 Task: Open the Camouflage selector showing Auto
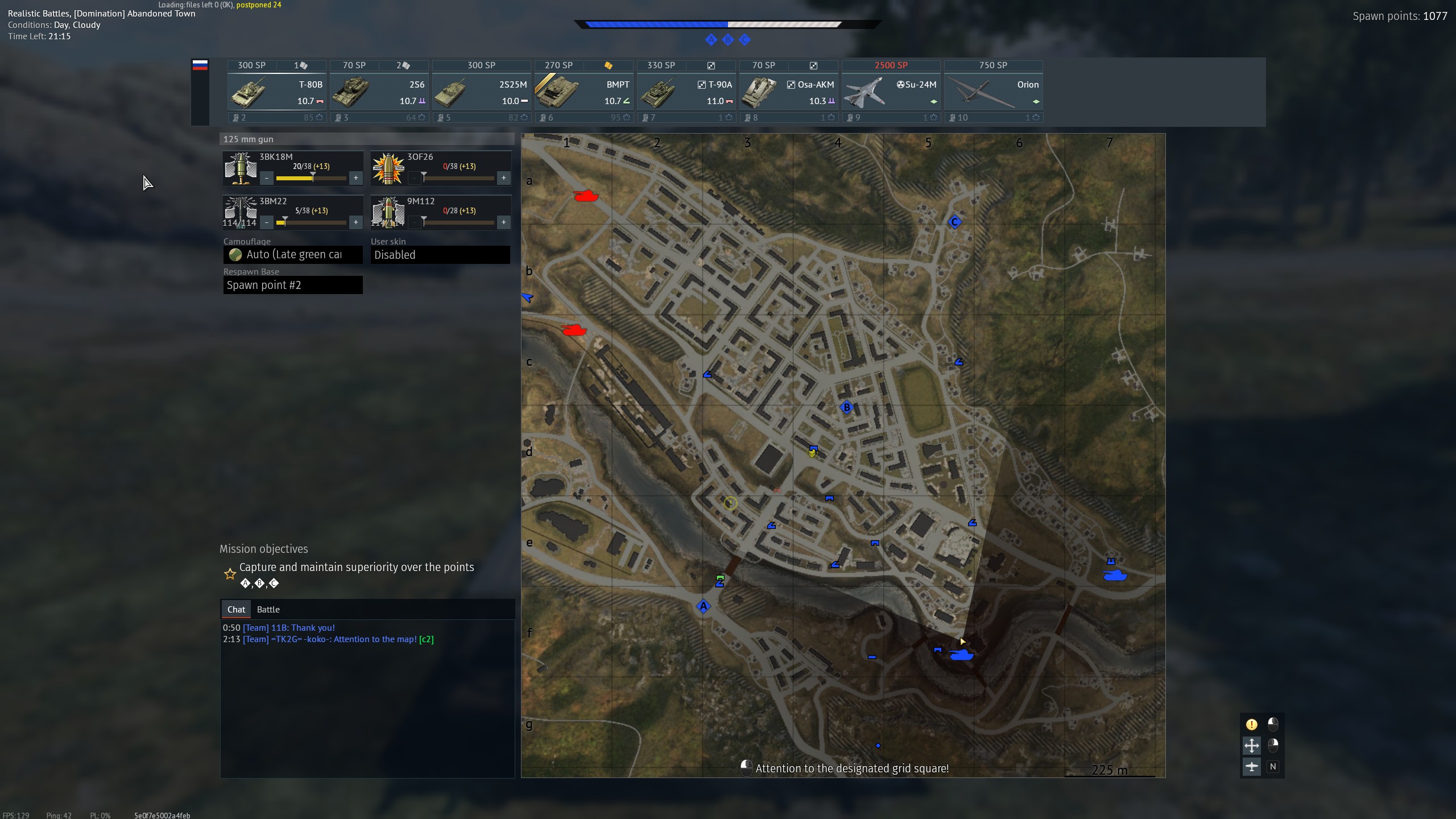[x=293, y=254]
